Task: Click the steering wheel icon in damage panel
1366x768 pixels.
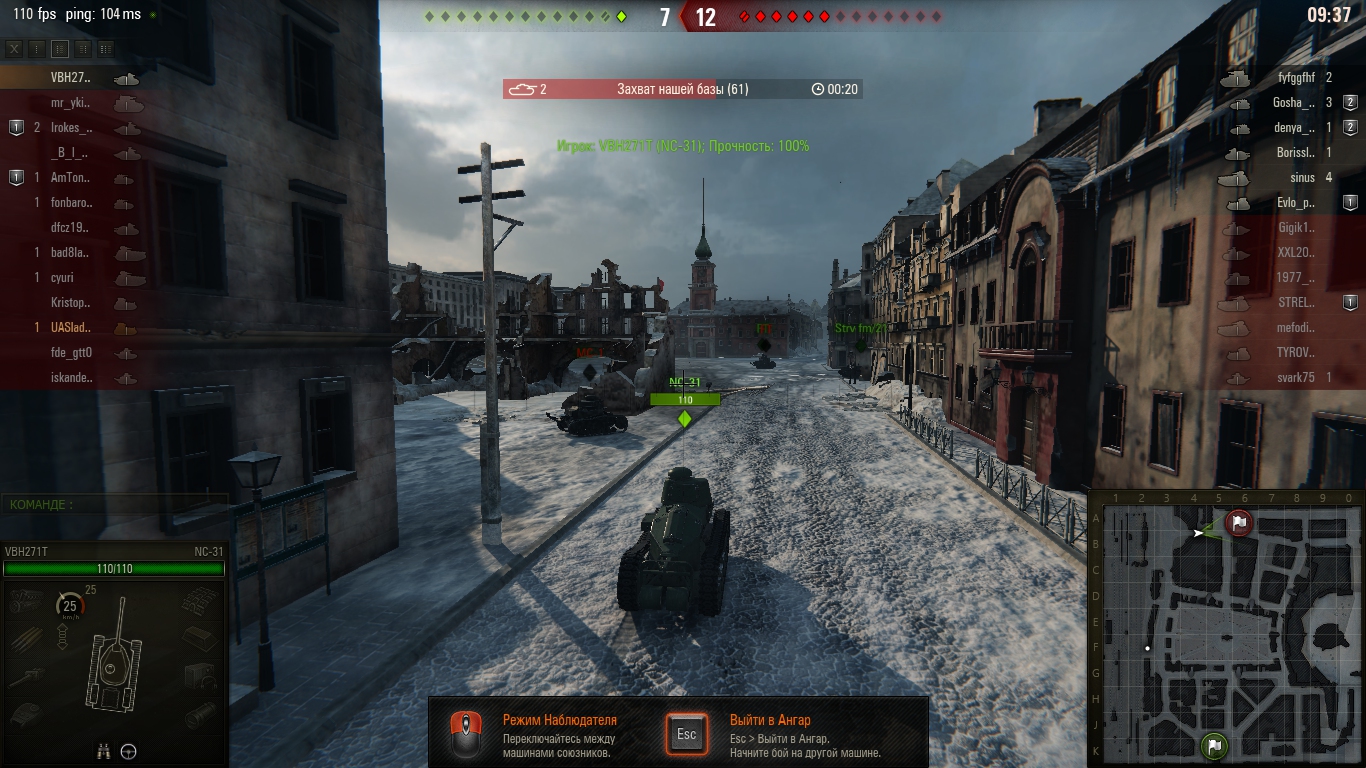Action: click(x=129, y=752)
